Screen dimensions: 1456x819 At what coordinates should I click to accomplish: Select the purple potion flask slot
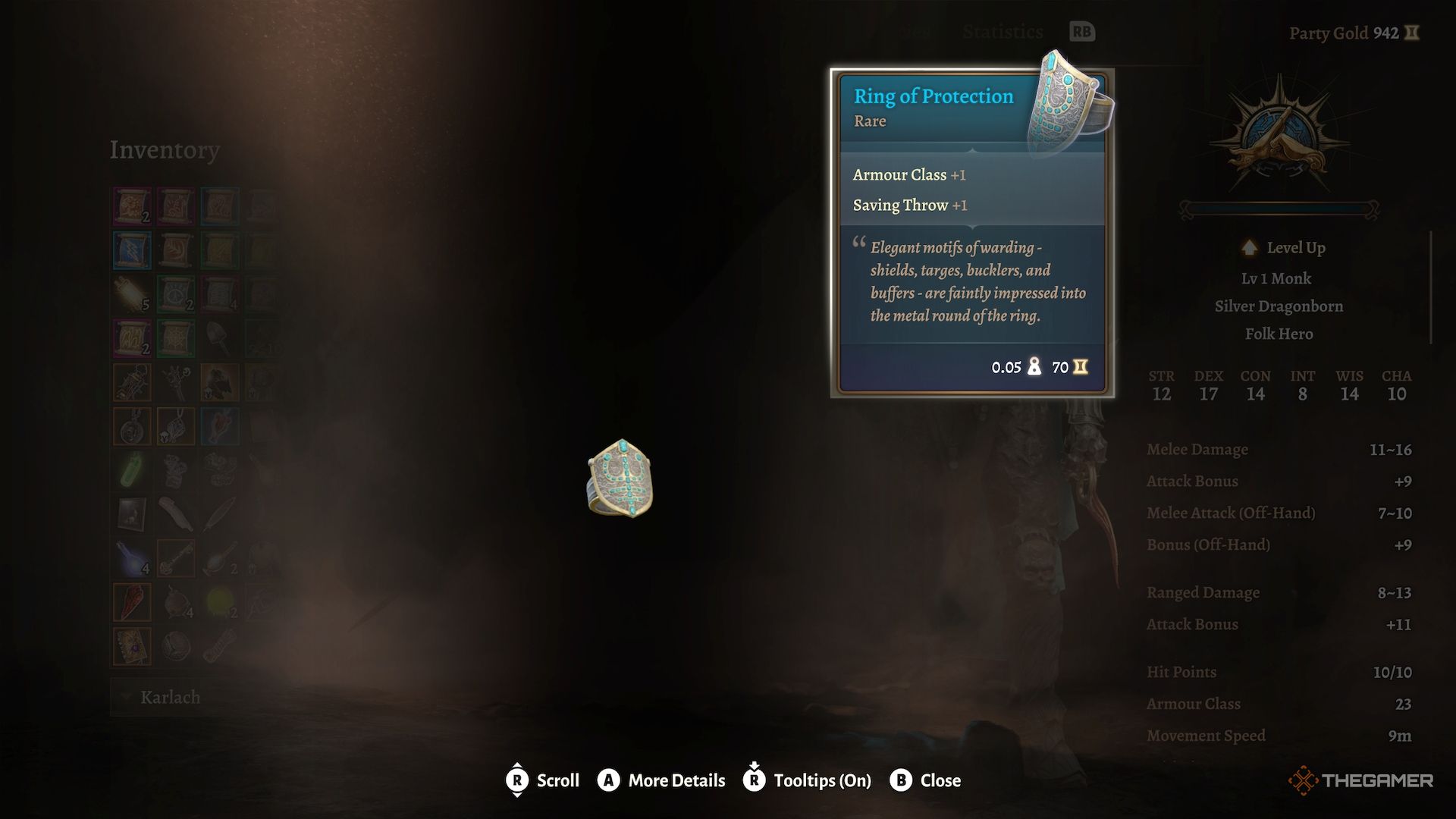[x=132, y=558]
